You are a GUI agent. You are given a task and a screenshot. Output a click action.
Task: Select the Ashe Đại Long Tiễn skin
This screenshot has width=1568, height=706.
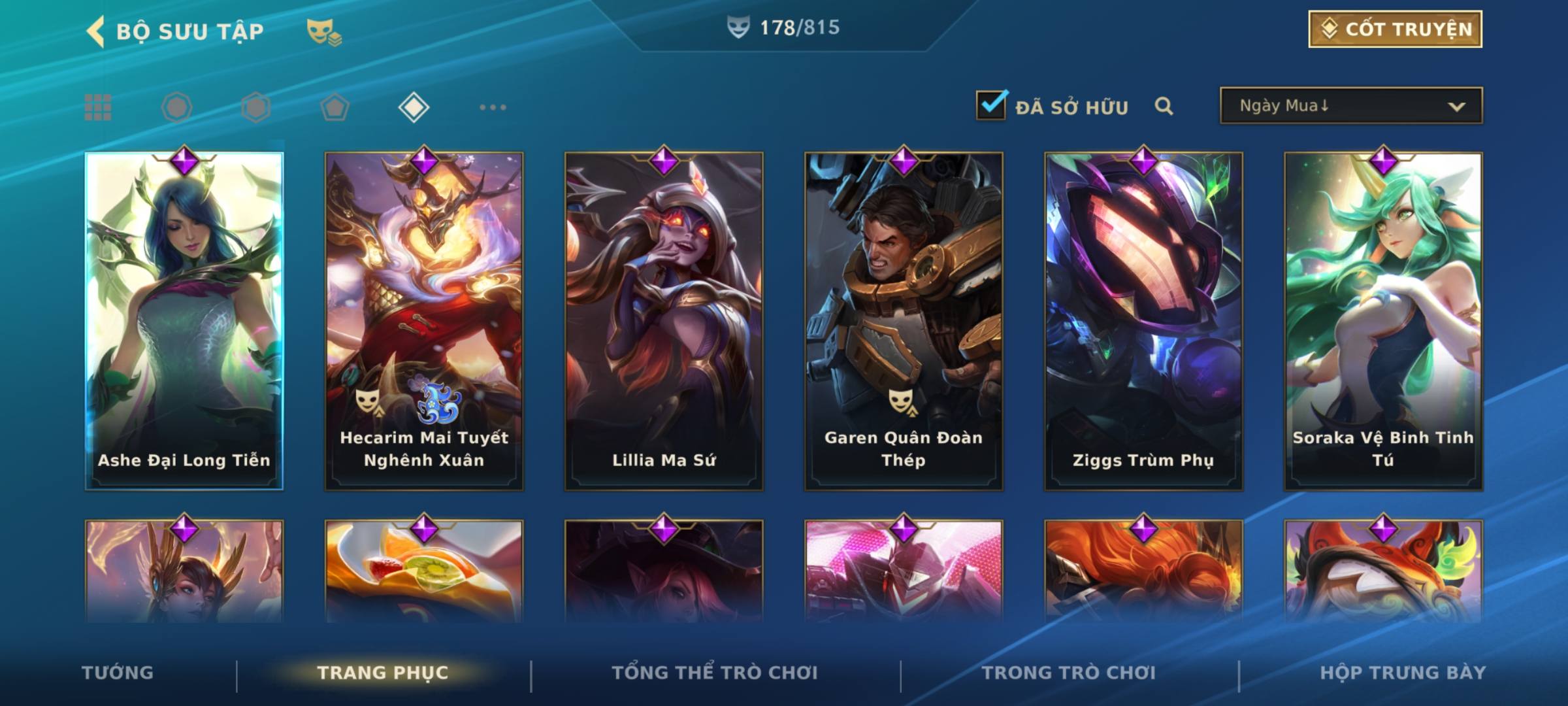[184, 320]
